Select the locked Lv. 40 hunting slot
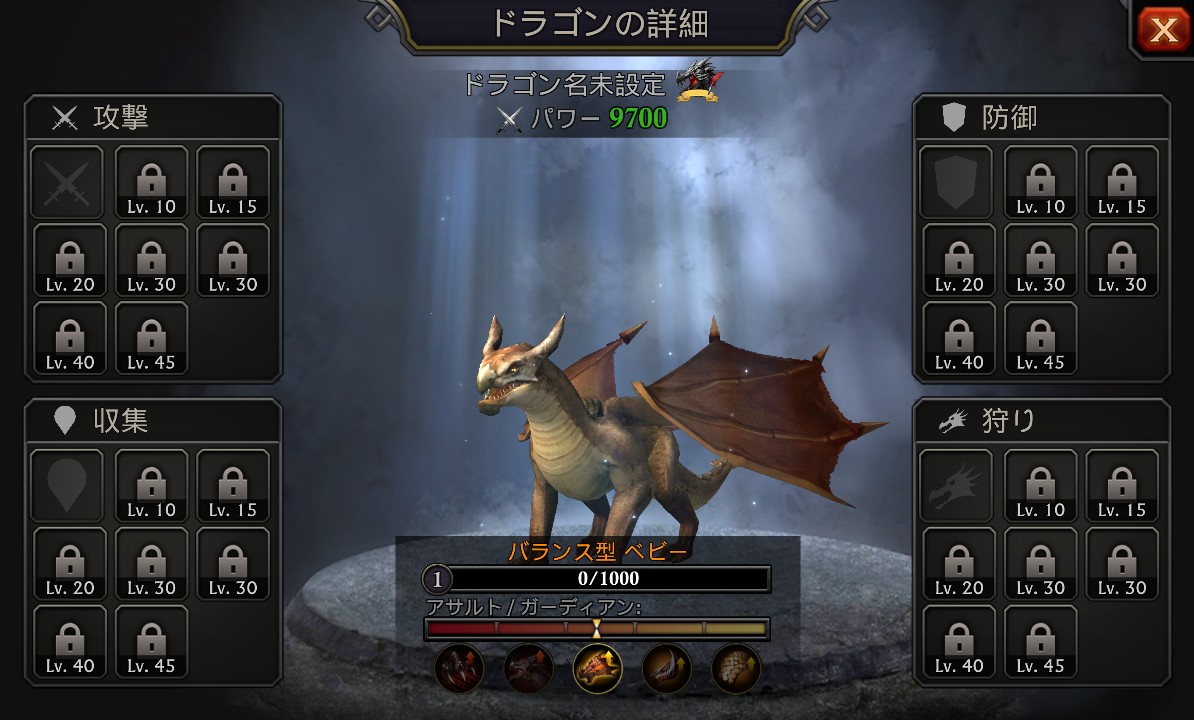This screenshot has height=720, width=1194. (x=958, y=641)
